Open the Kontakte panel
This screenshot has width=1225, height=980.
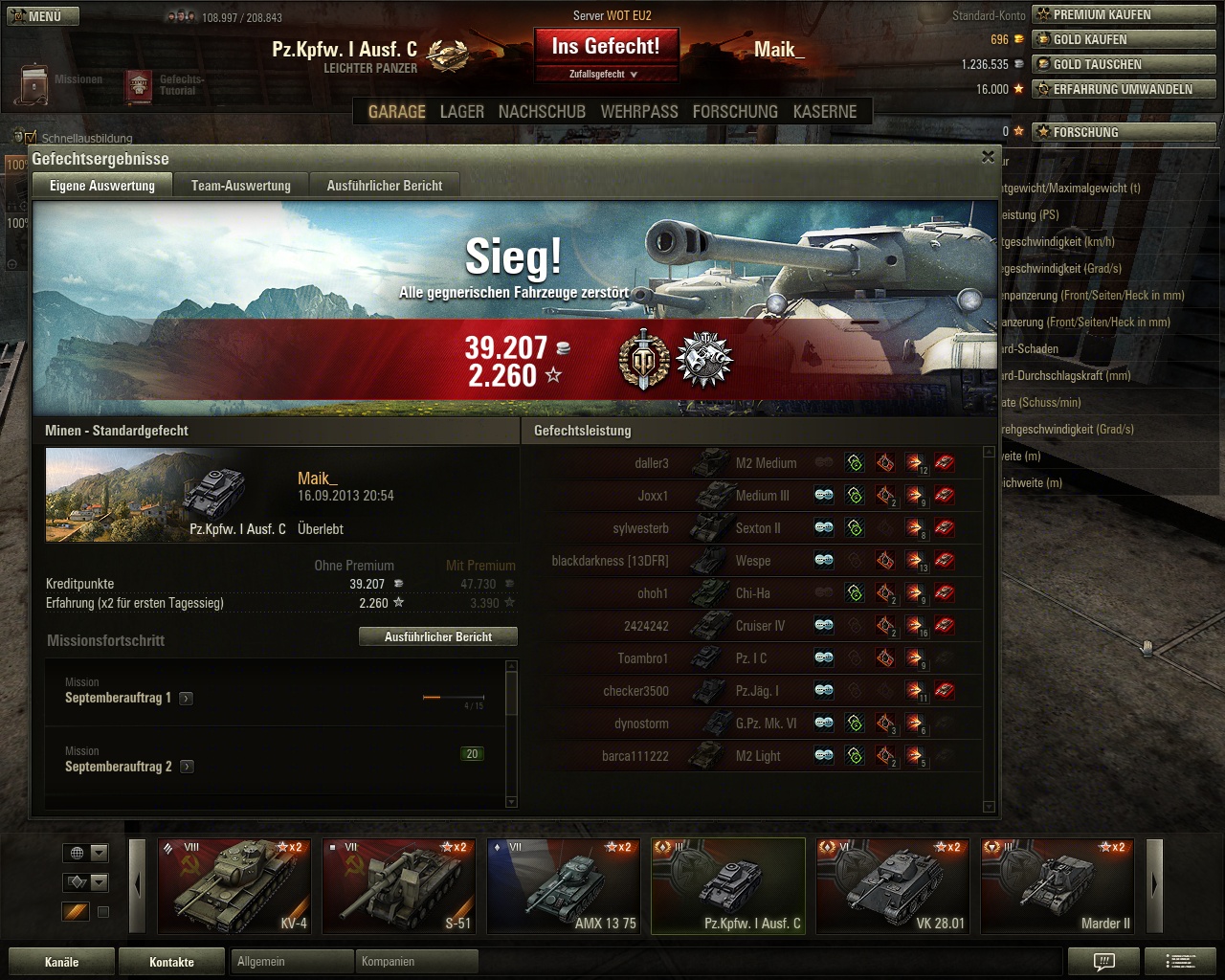[171, 962]
